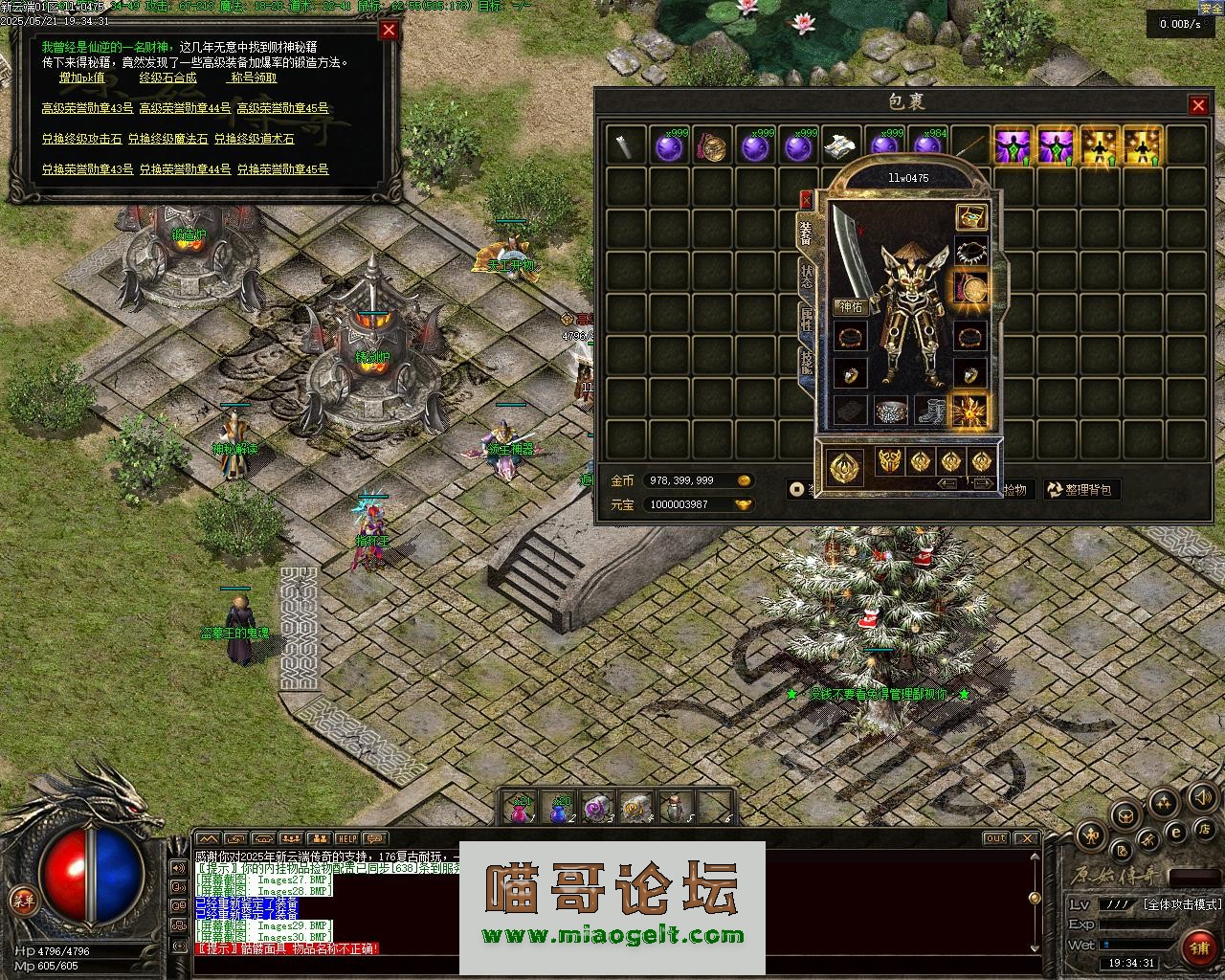Switch to the 属性 tab
1225x980 pixels.
click(x=806, y=321)
